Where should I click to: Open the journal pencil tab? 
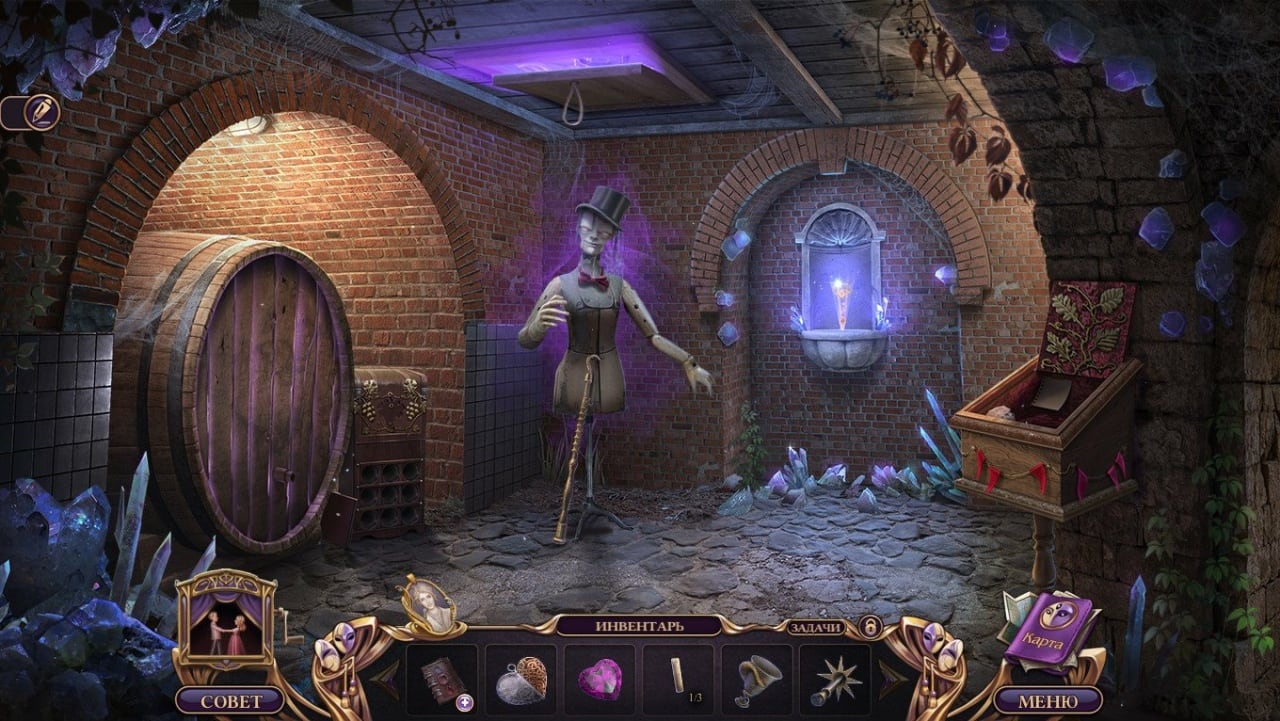click(x=40, y=111)
